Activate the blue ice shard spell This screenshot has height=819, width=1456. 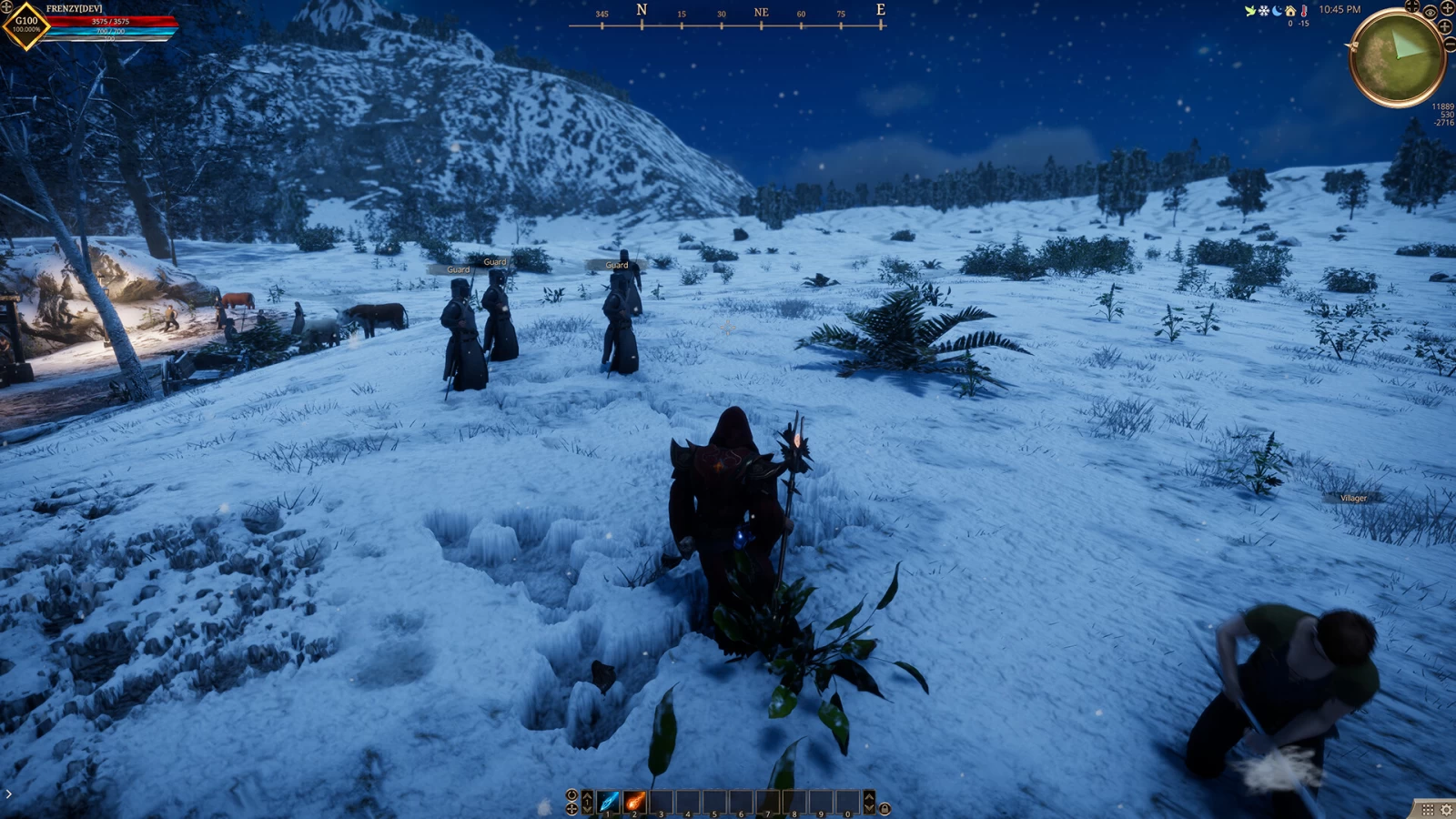(x=609, y=802)
